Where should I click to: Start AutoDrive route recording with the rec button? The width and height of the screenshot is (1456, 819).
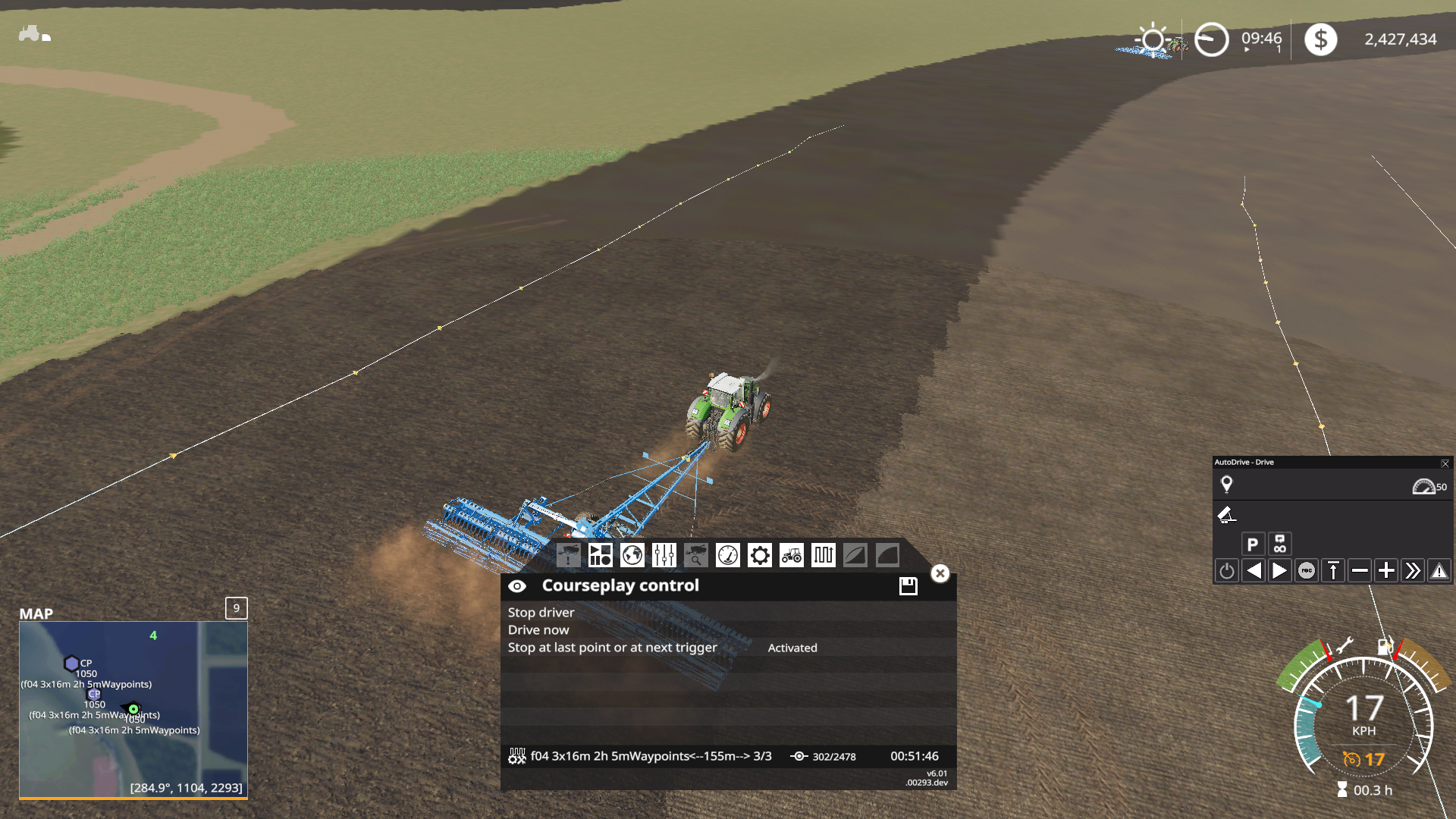coord(1306,570)
